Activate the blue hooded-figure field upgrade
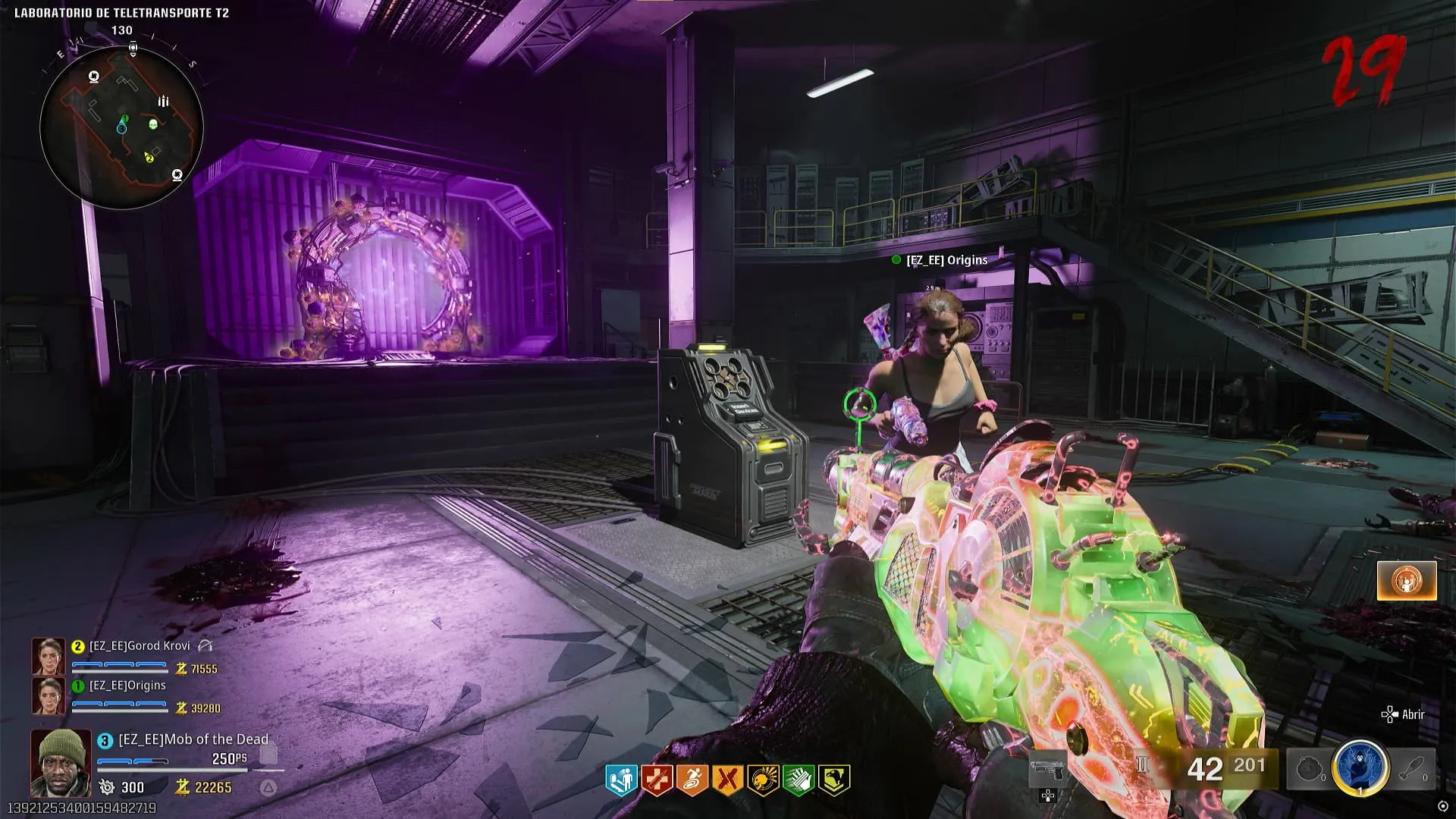 click(1360, 767)
